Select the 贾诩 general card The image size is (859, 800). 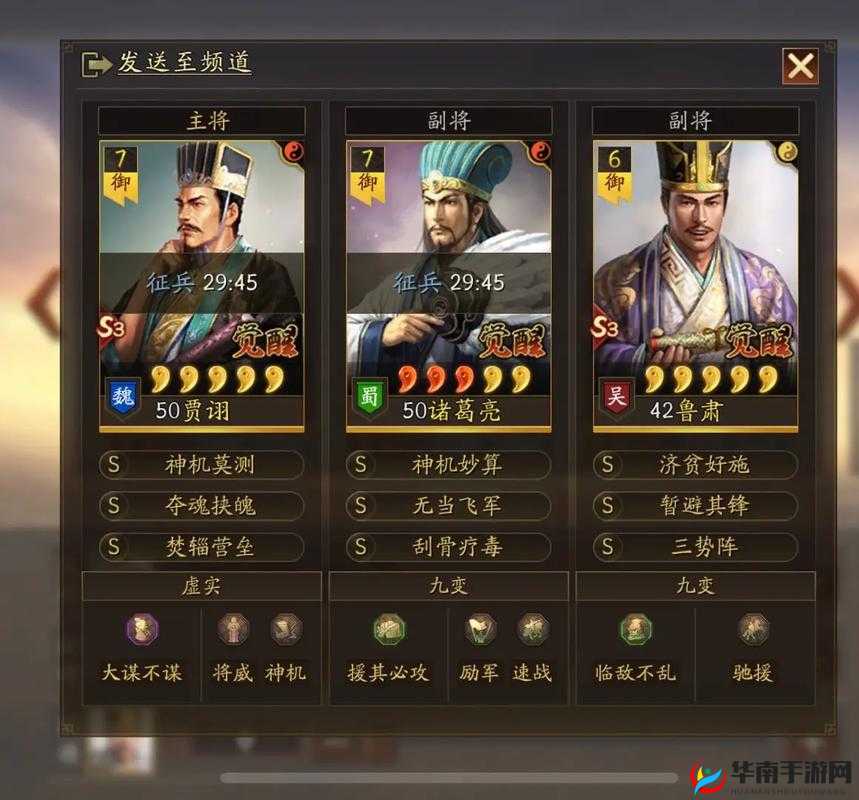click(x=202, y=285)
